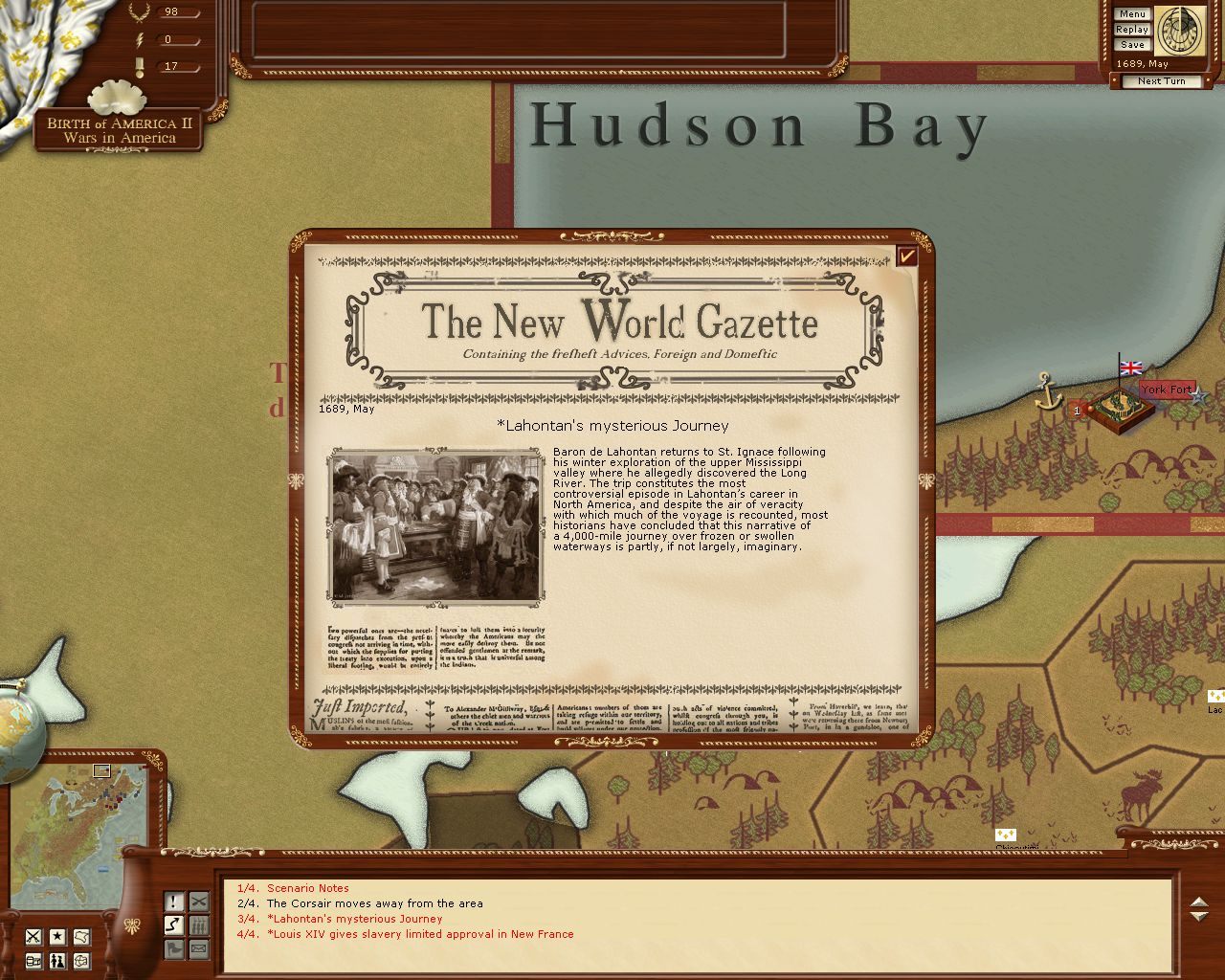This screenshot has height=980, width=1225.
Task: Open the Louis XIV slavery approval message
Action: tap(420, 934)
